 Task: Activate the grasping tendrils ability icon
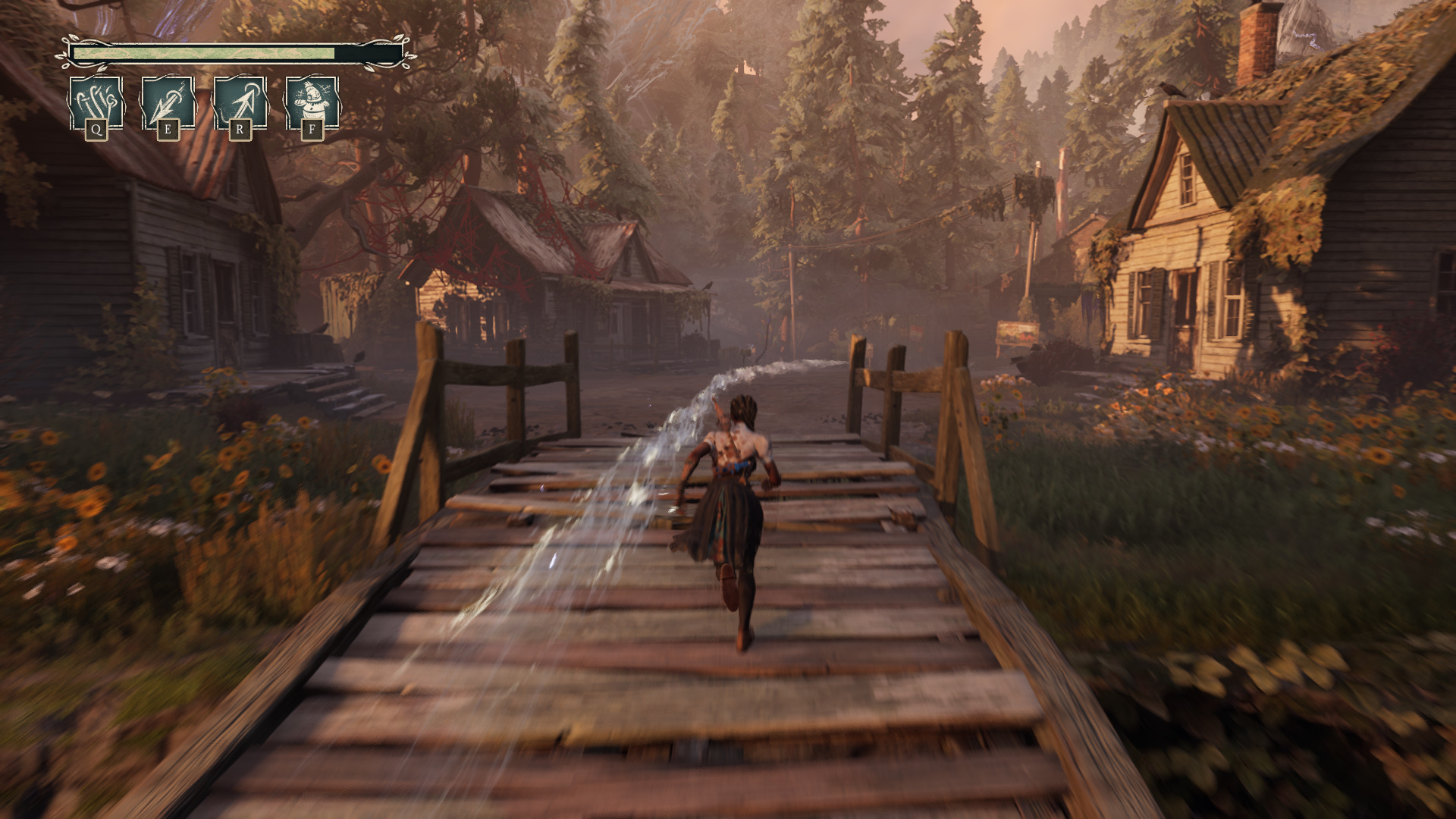pos(96,103)
